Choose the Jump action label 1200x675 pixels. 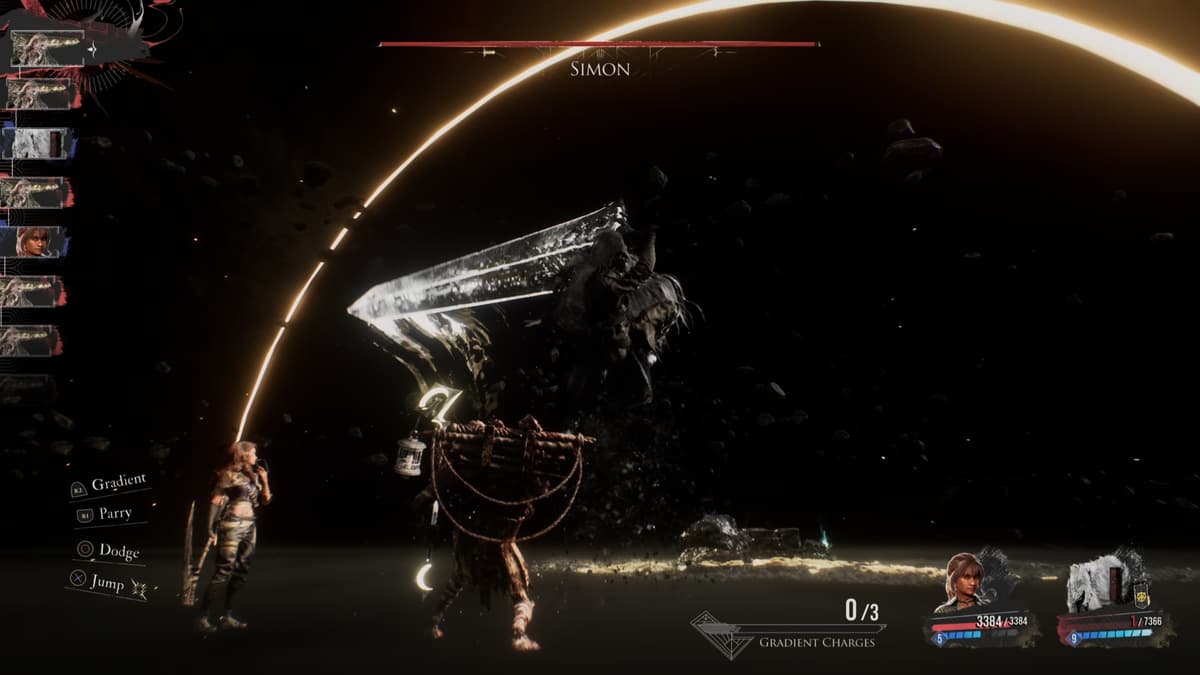(x=107, y=582)
